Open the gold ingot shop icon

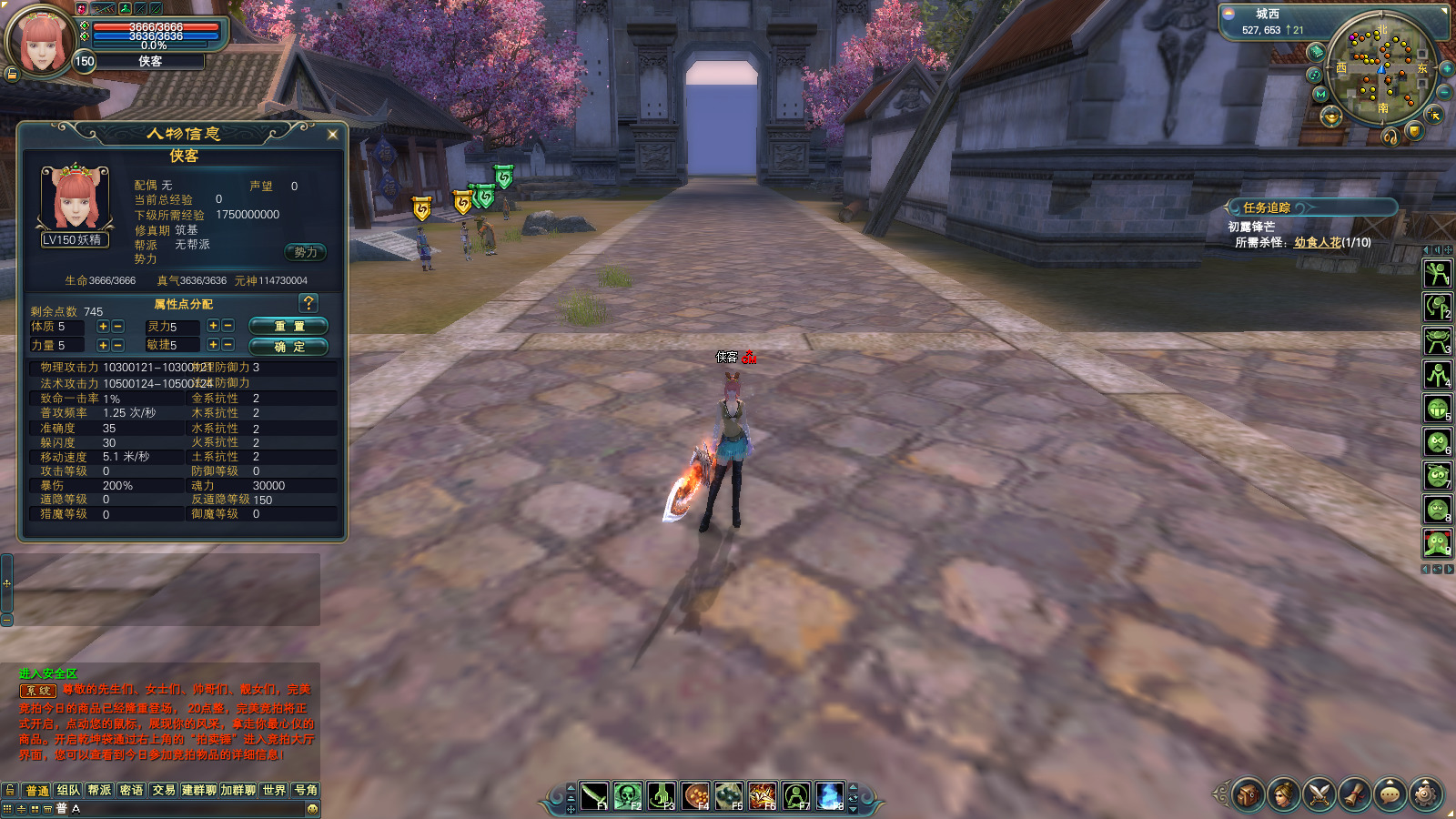point(1331,116)
